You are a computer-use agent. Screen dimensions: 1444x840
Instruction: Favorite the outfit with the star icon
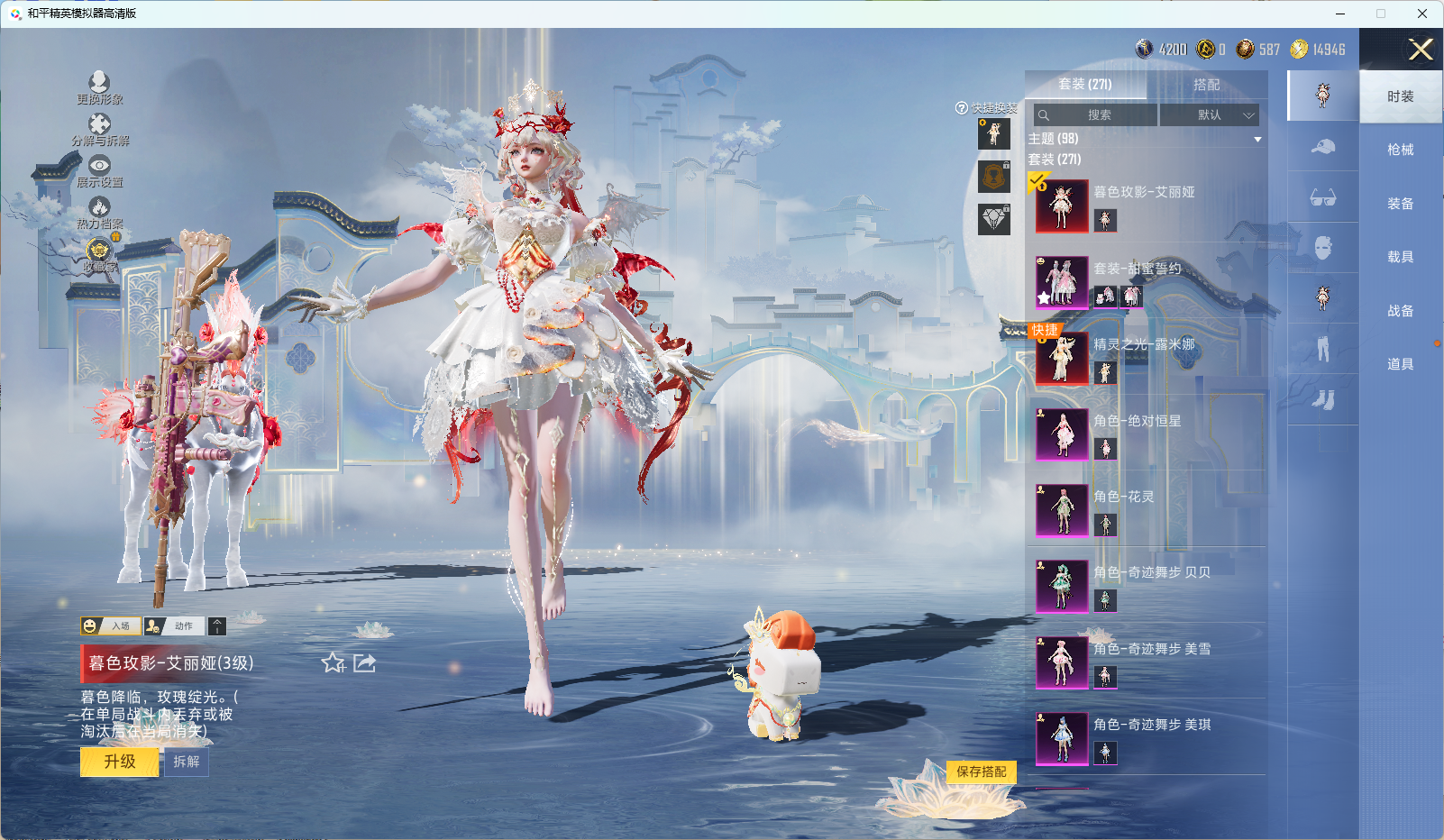click(333, 663)
